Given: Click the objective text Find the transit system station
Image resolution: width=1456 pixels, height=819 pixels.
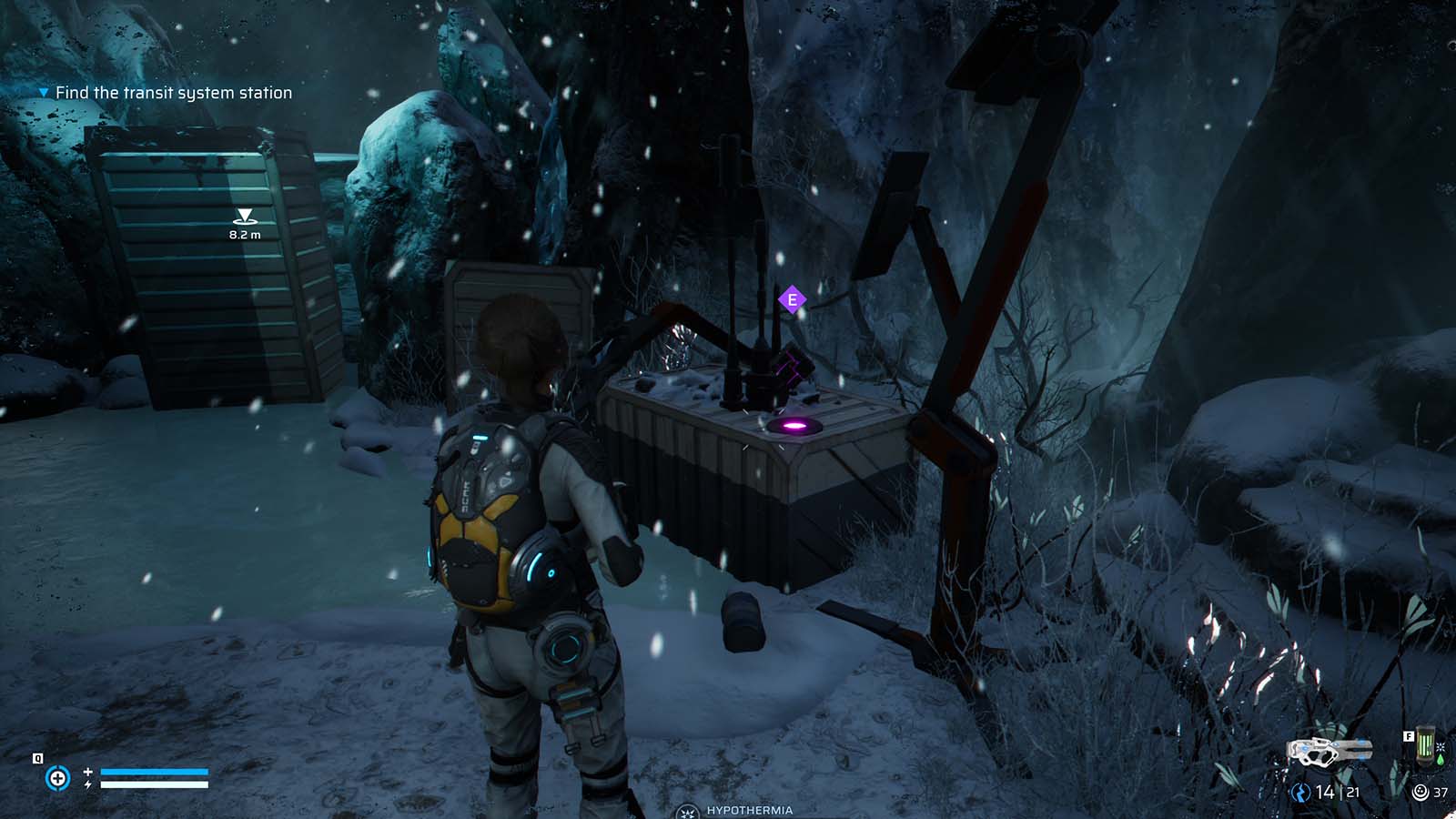Looking at the screenshot, I should coord(173,92).
